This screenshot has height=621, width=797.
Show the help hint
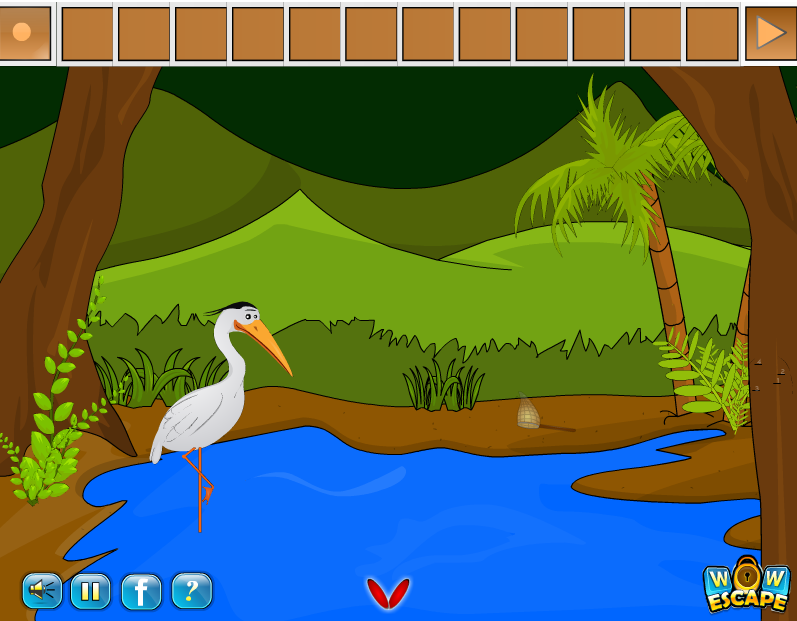191,591
